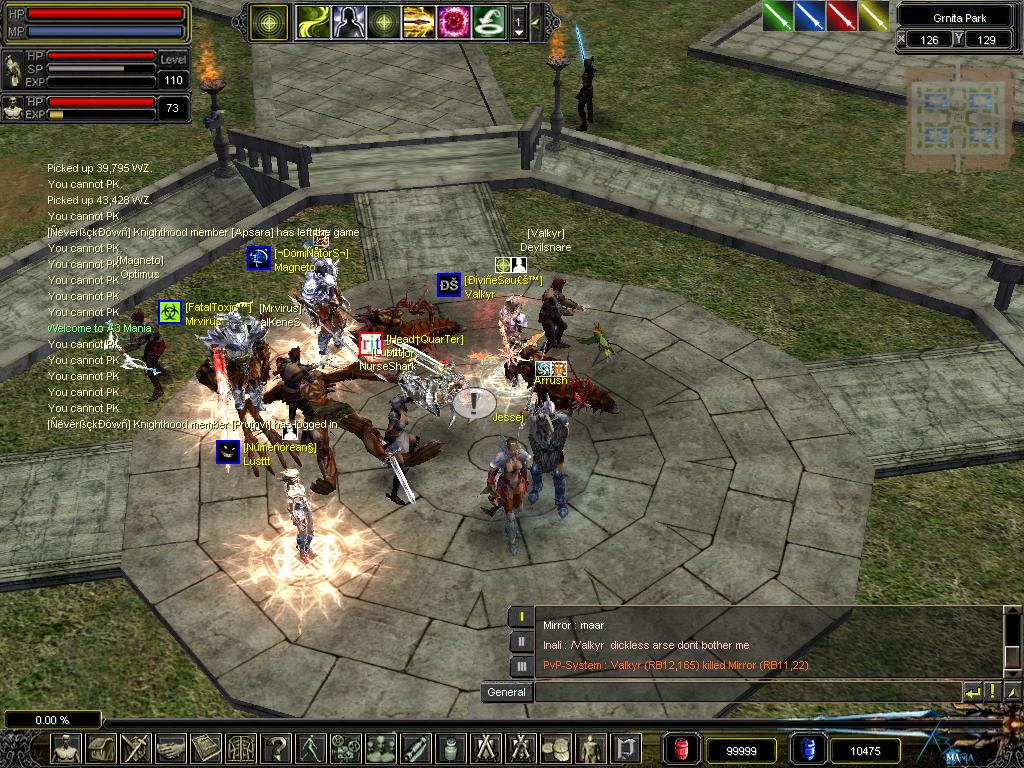
Task: Use the pink energy orb skill
Action: click(x=452, y=21)
